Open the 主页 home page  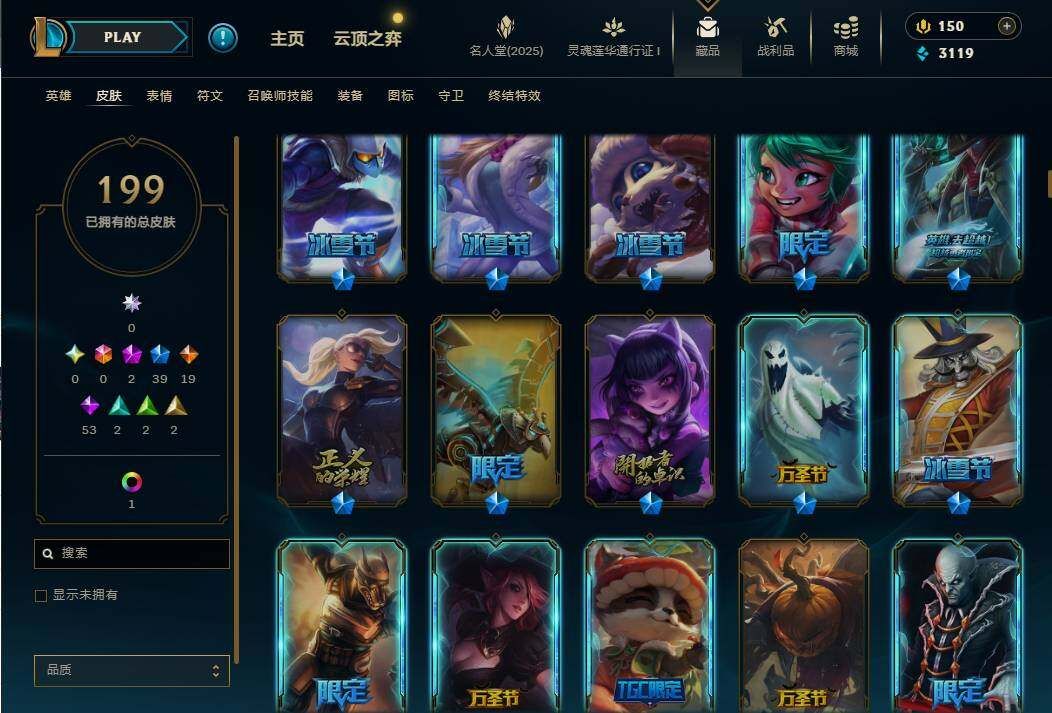[287, 39]
